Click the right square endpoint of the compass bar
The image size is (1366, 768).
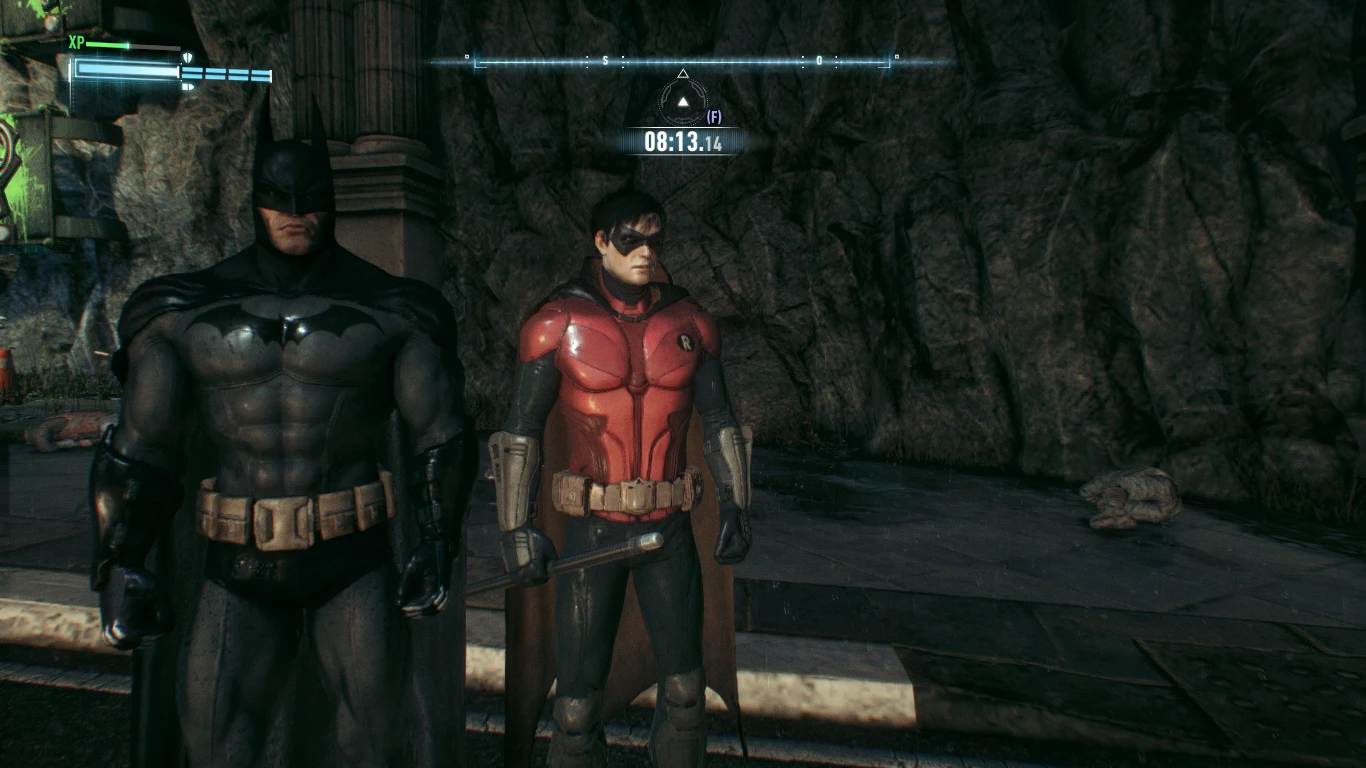(896, 56)
